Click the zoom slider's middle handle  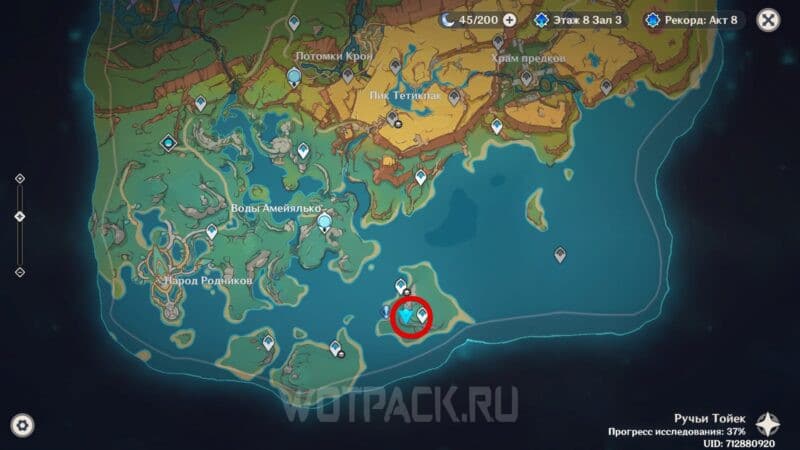click(x=20, y=216)
